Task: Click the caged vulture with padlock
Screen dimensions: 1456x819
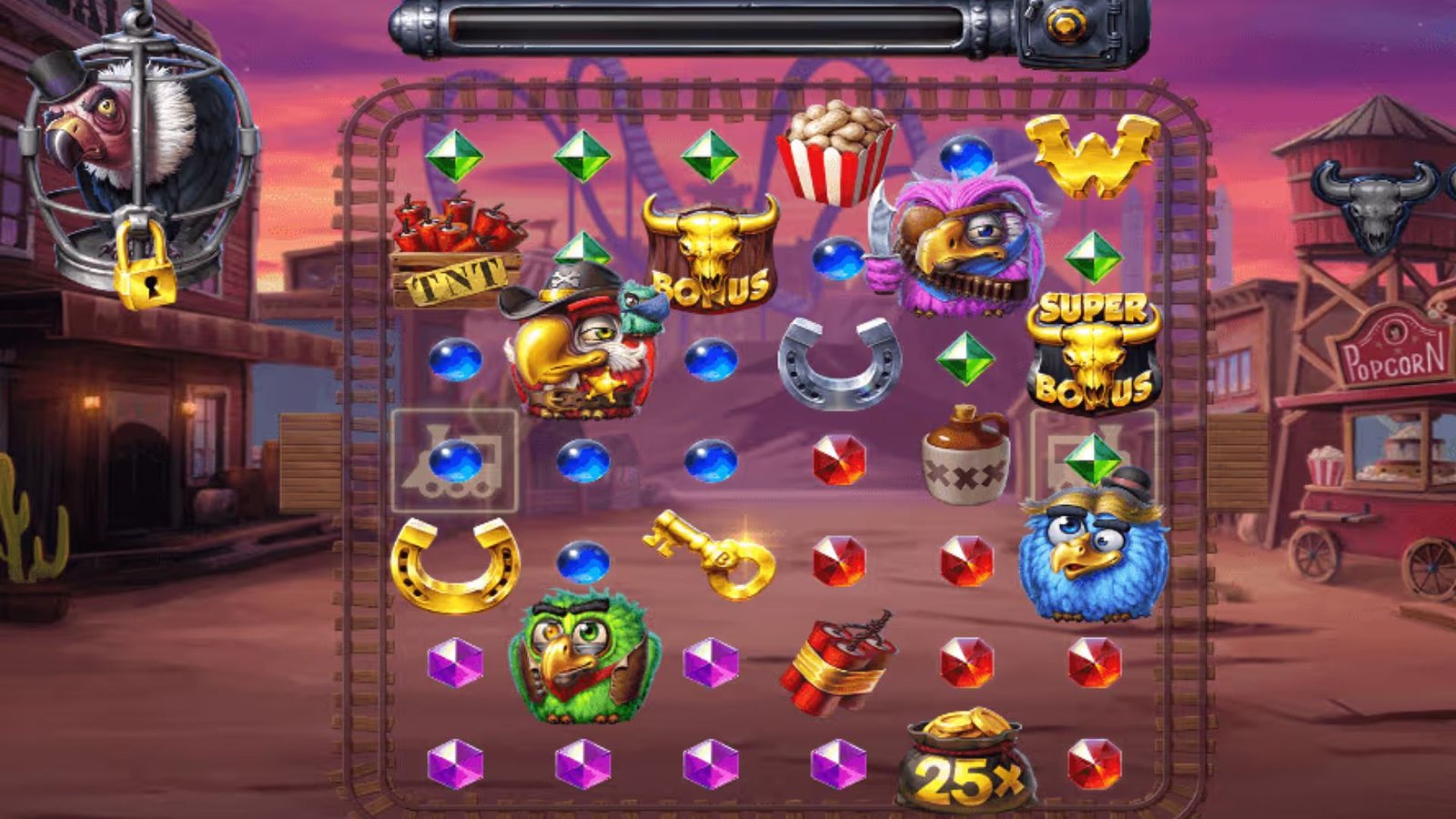Action: [x=137, y=164]
